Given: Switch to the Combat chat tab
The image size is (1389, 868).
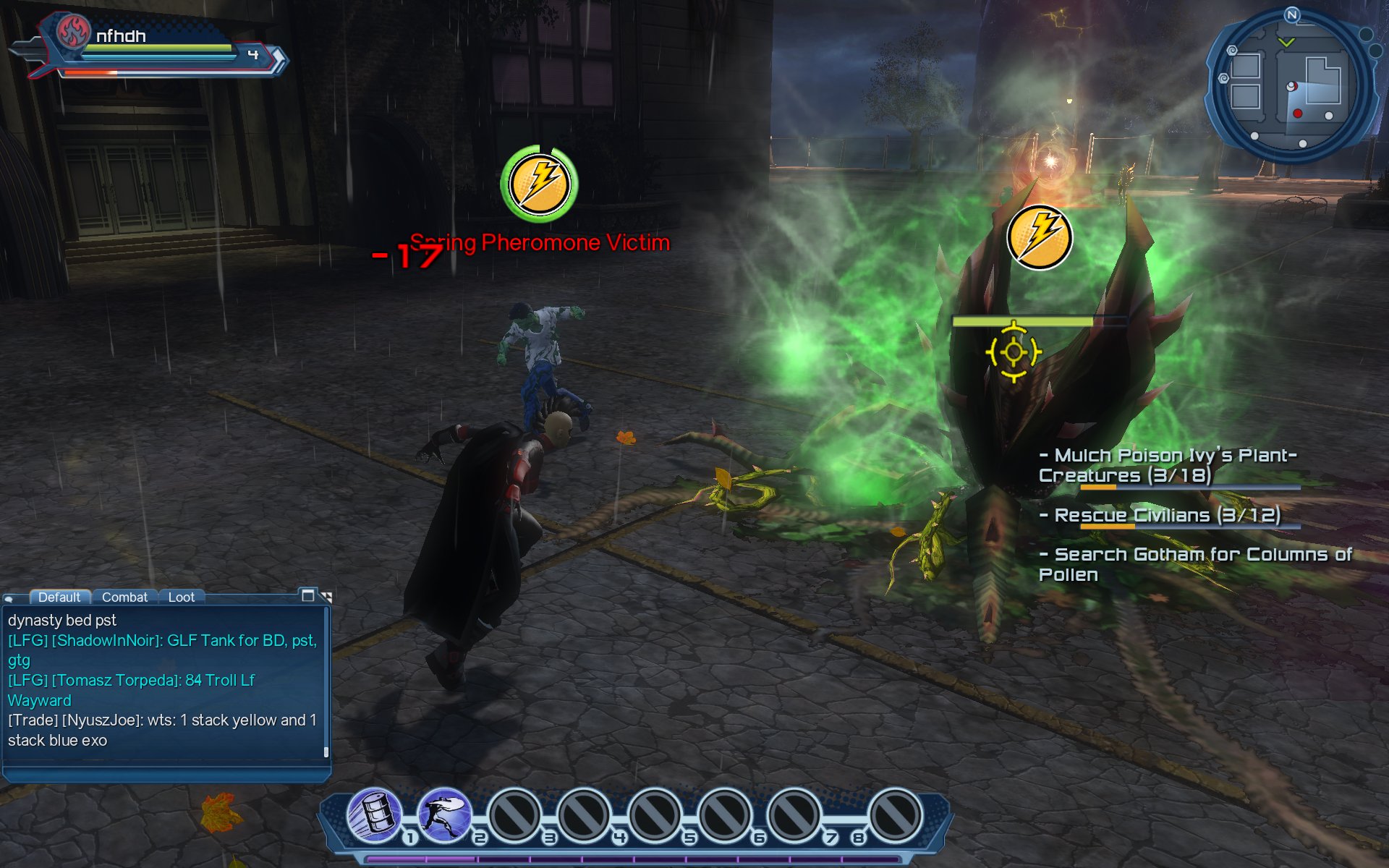Looking at the screenshot, I should click(124, 597).
